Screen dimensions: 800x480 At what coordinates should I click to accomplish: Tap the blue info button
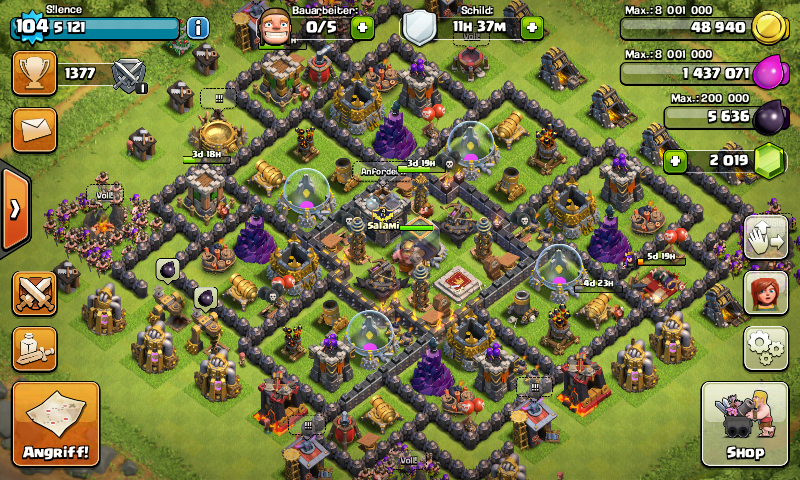[198, 27]
